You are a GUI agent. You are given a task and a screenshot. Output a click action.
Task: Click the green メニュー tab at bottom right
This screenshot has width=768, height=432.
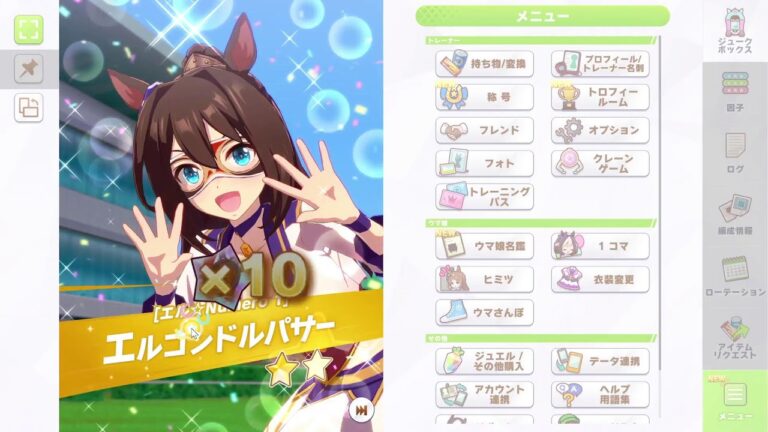tap(735, 401)
